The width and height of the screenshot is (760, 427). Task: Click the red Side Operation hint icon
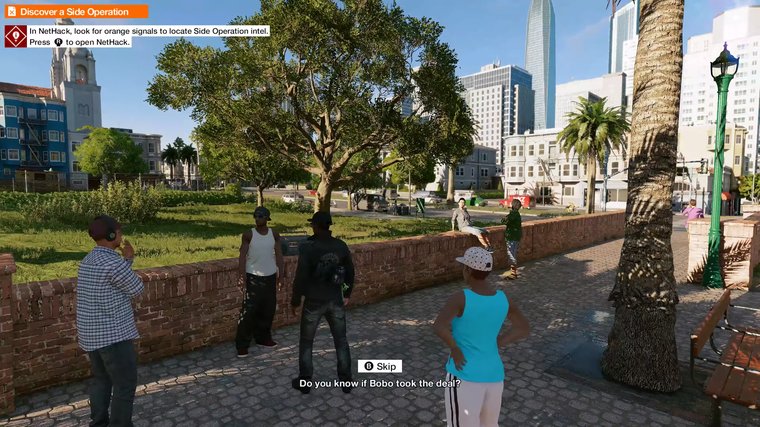pyautogui.click(x=15, y=36)
